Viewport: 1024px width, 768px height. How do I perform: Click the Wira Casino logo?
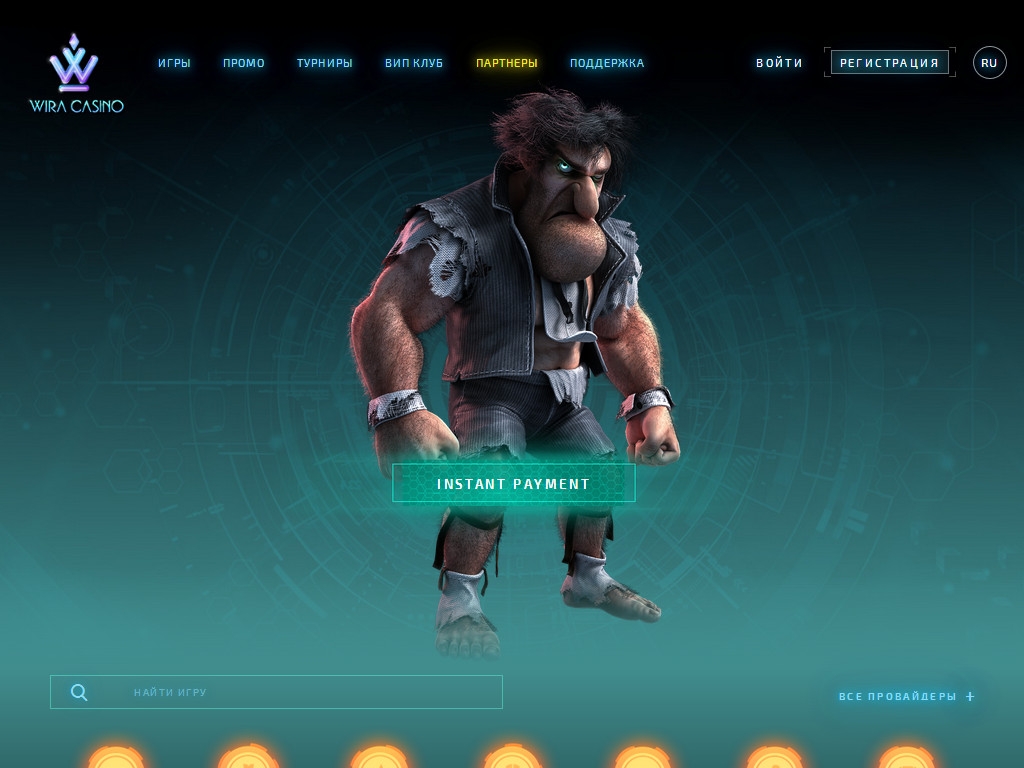click(76, 74)
